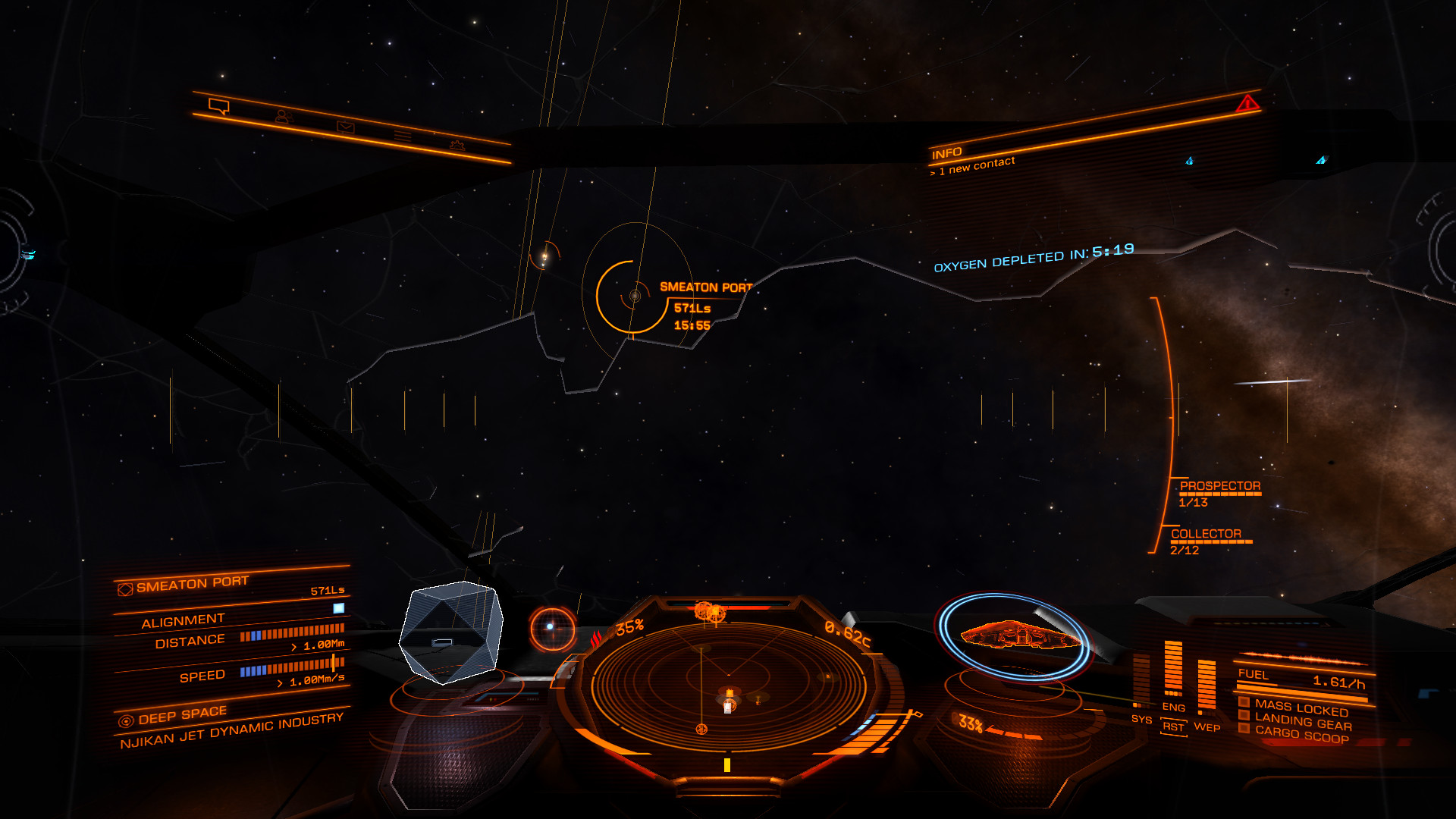The width and height of the screenshot is (1456, 819).
Task: Open the comms settings gear tab
Action: click(x=457, y=145)
